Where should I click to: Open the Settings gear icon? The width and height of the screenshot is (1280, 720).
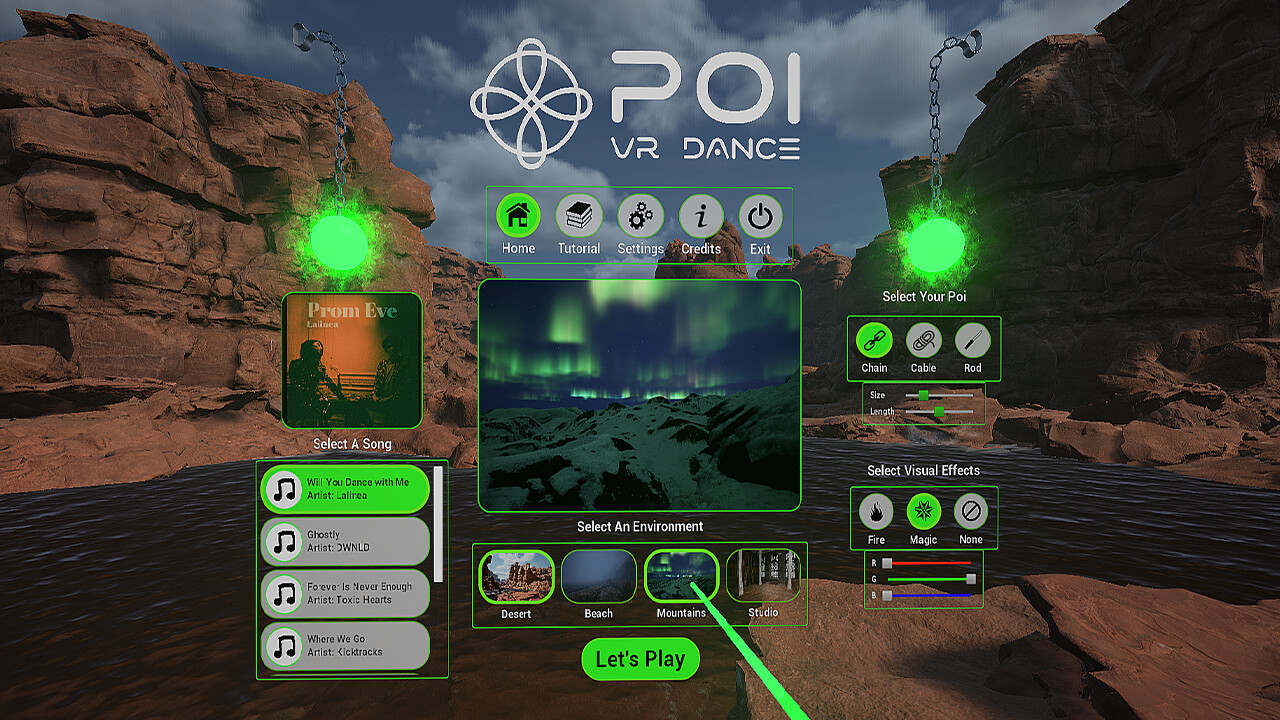point(640,214)
